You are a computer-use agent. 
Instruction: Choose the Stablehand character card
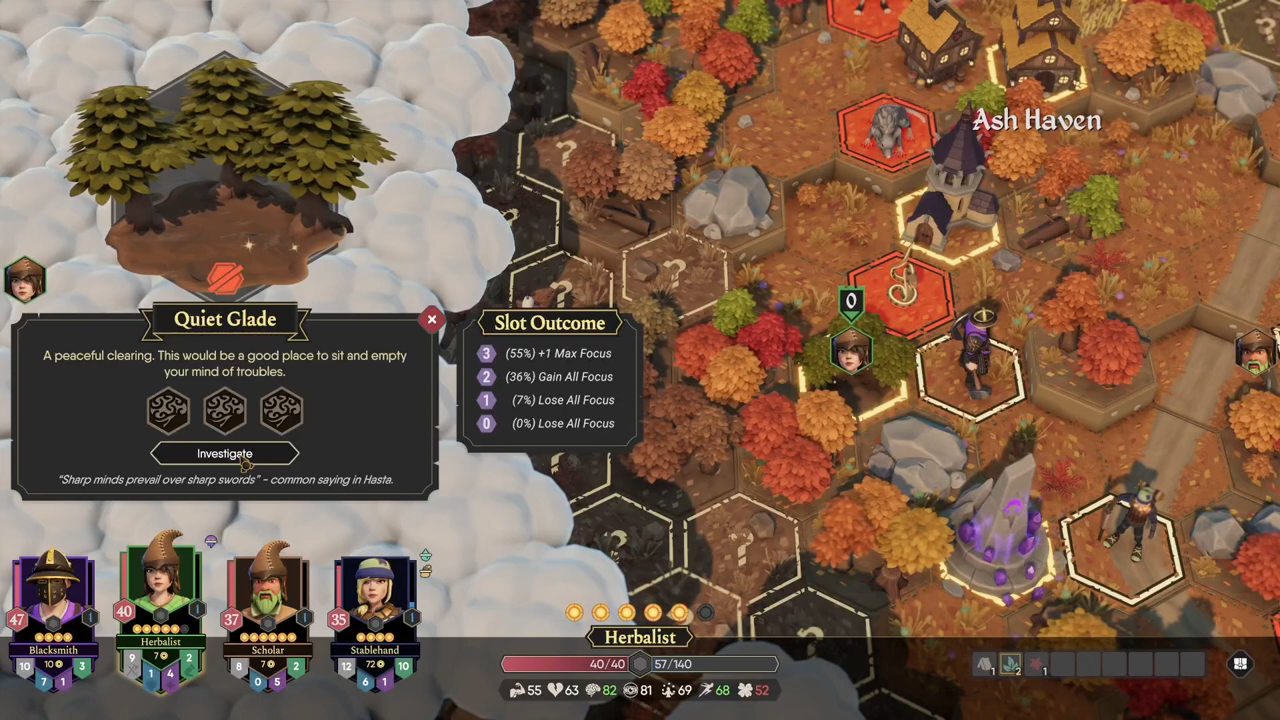pos(374,615)
